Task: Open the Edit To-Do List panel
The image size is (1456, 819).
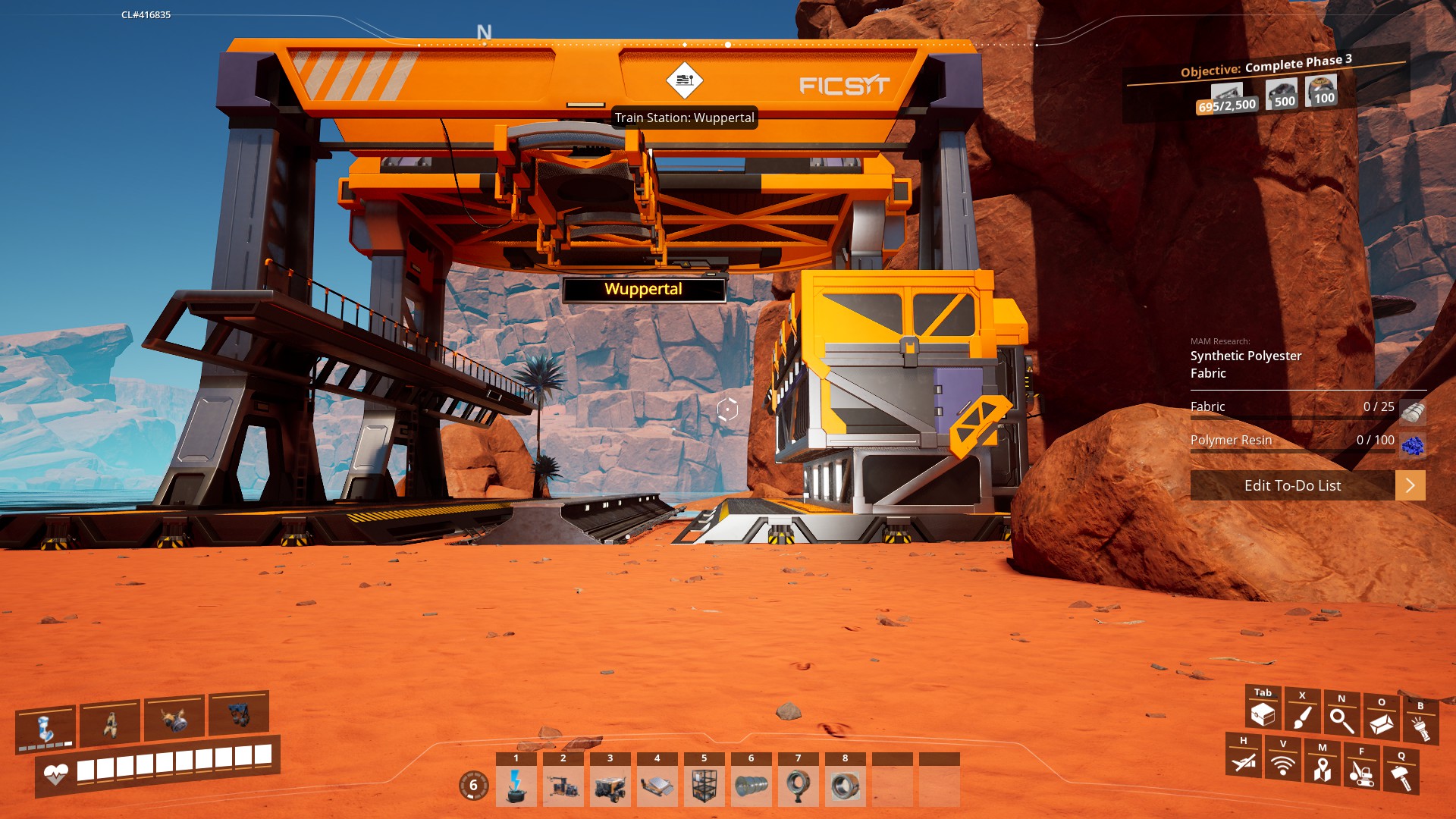Action: [1292, 485]
